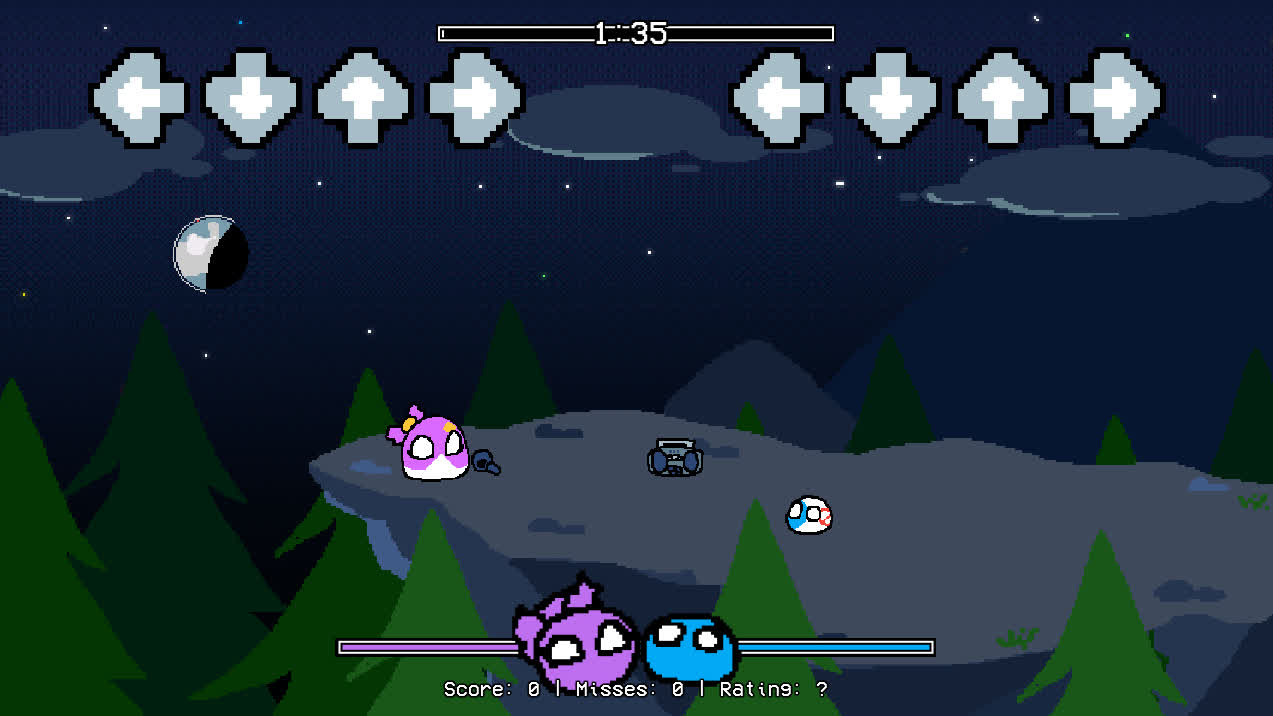
Task: Tap the opponent's right arrow receptor
Action: click(476, 98)
